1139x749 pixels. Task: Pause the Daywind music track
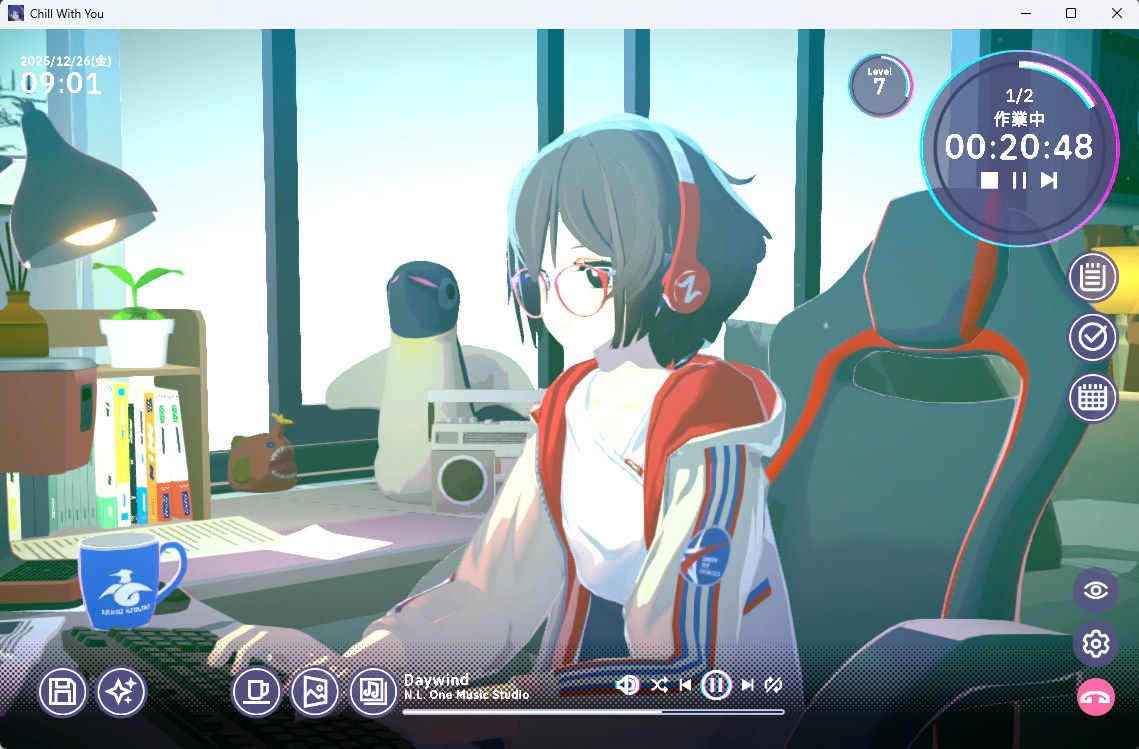716,685
